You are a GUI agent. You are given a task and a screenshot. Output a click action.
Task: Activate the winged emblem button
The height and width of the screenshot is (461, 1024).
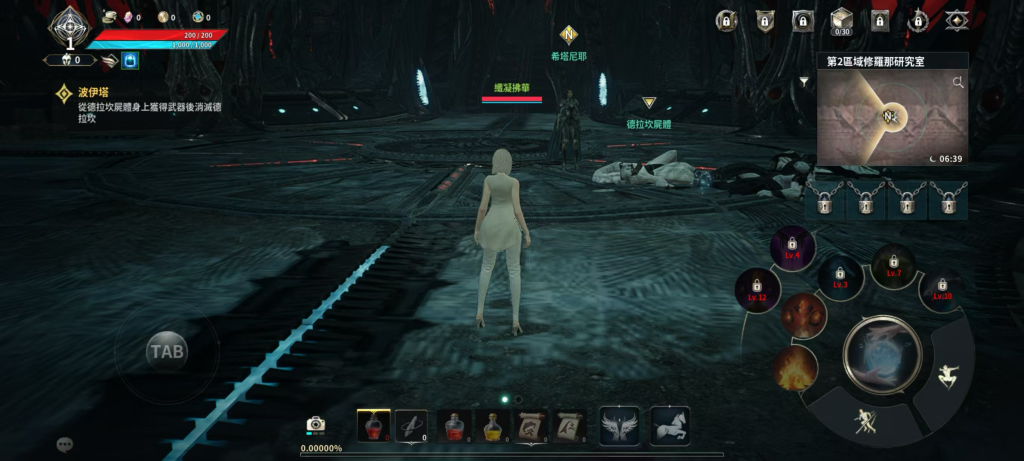(618, 425)
